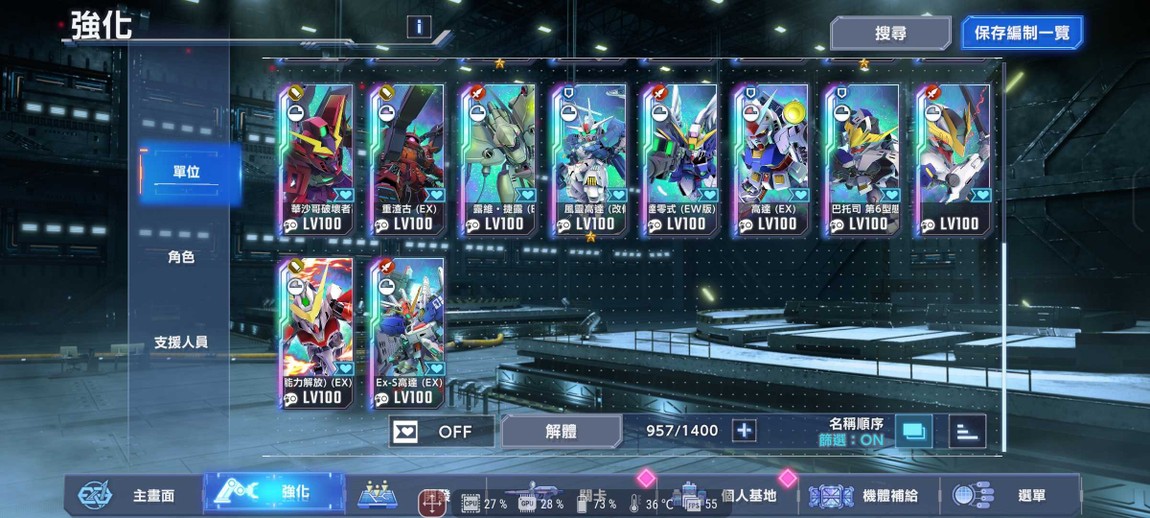
Task: Switch to the 支援人員 supporters tab
Action: tap(181, 342)
